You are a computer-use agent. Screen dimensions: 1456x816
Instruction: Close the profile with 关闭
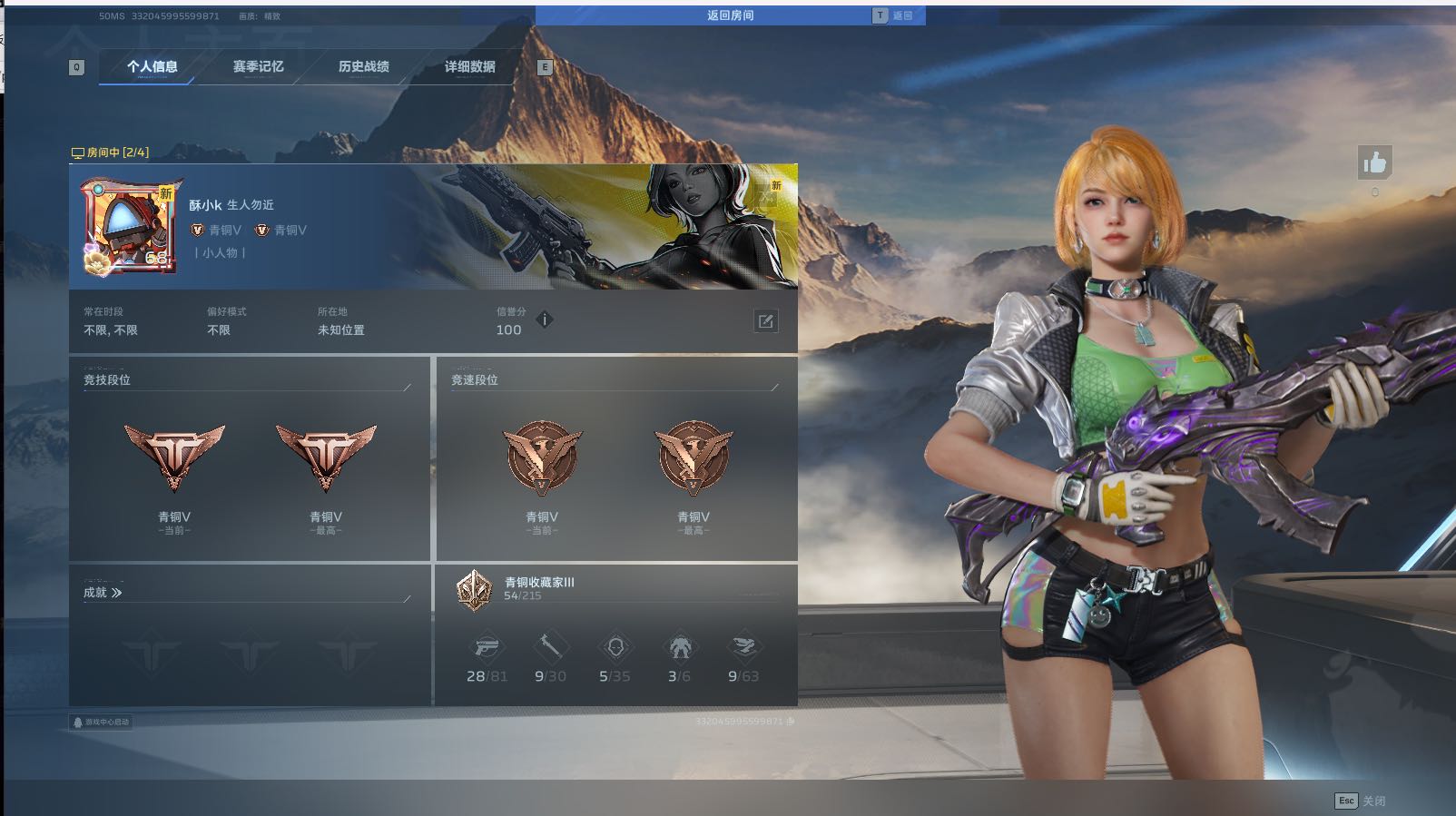1360,801
